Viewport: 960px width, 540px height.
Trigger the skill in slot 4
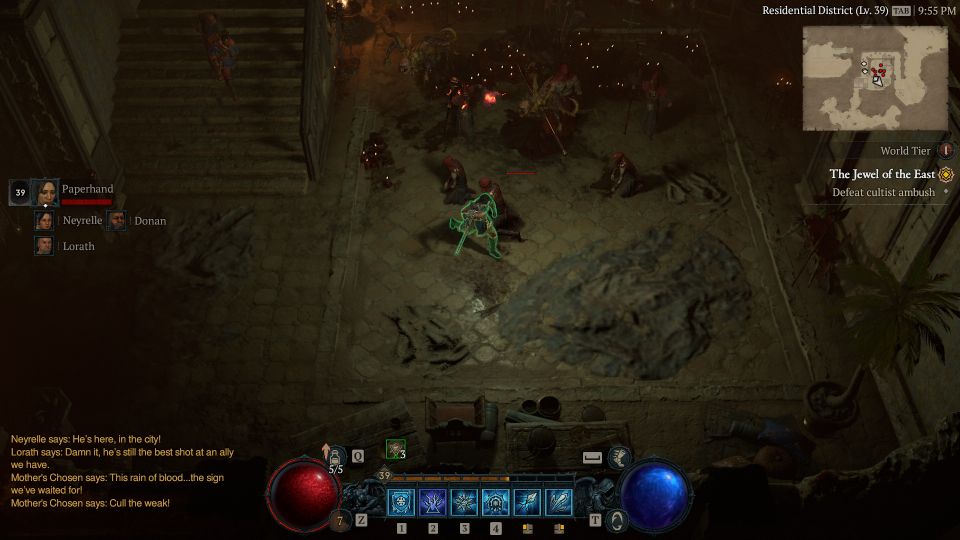(496, 502)
